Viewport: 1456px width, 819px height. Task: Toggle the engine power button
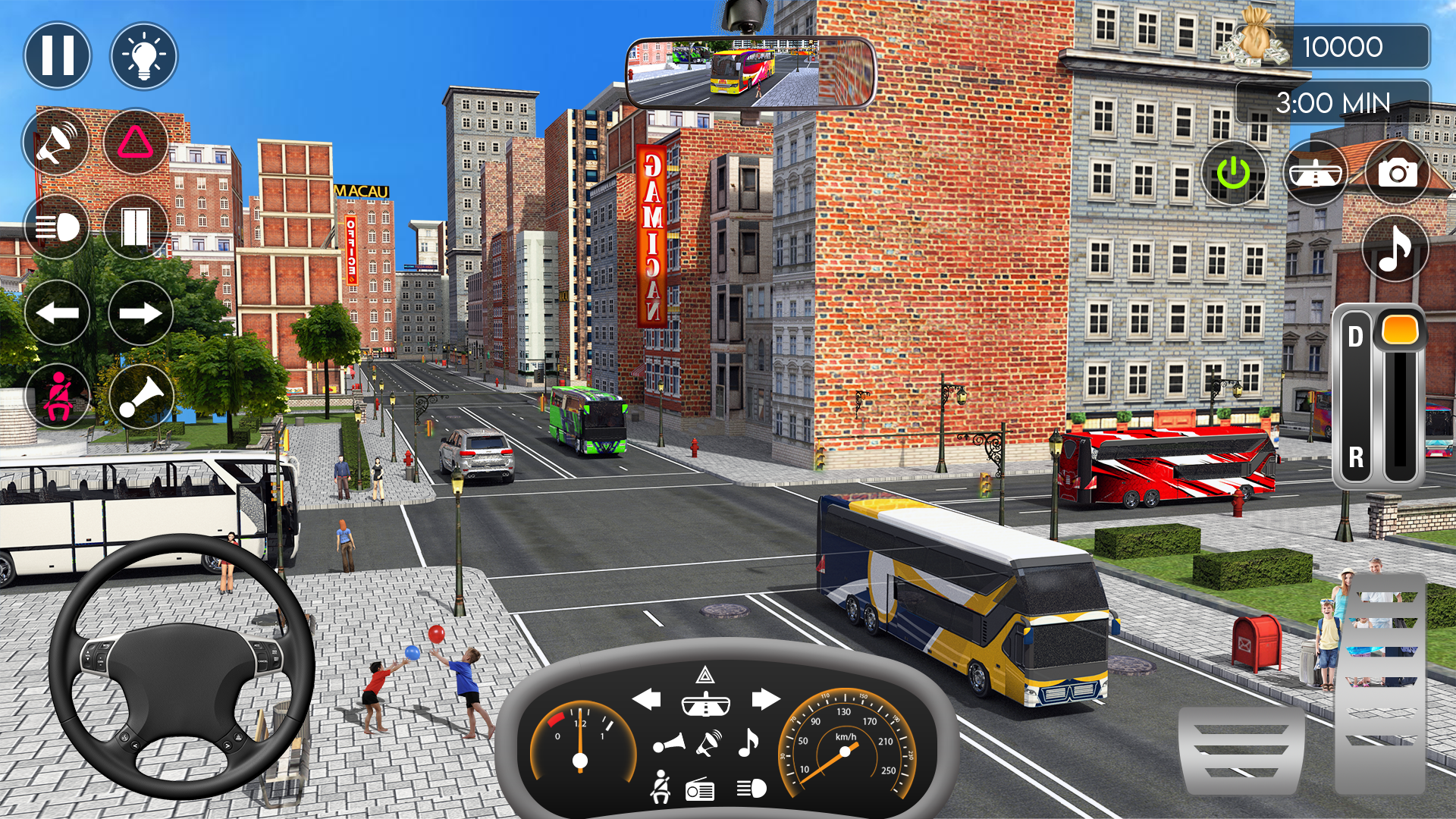pyautogui.click(x=1236, y=173)
